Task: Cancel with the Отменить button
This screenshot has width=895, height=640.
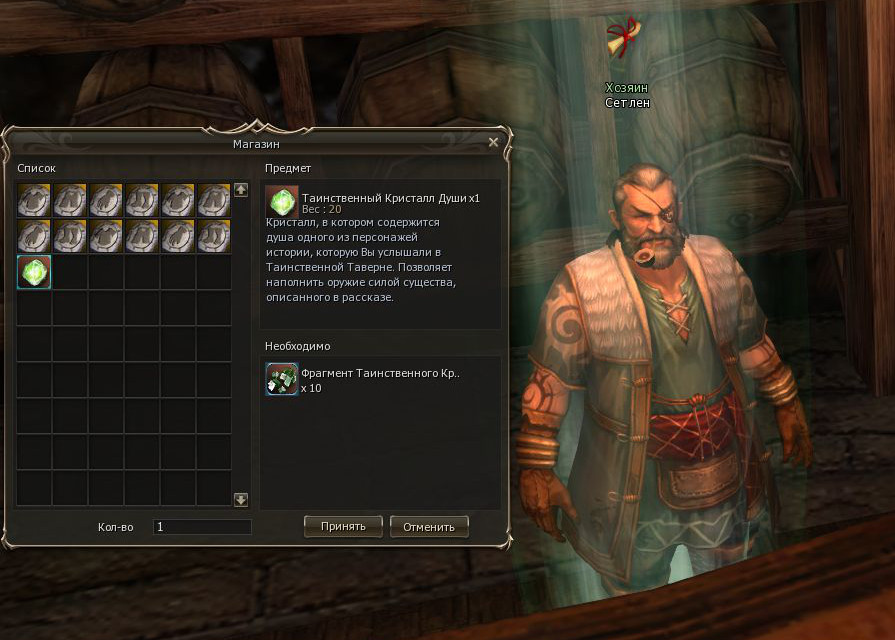Action: tap(429, 526)
